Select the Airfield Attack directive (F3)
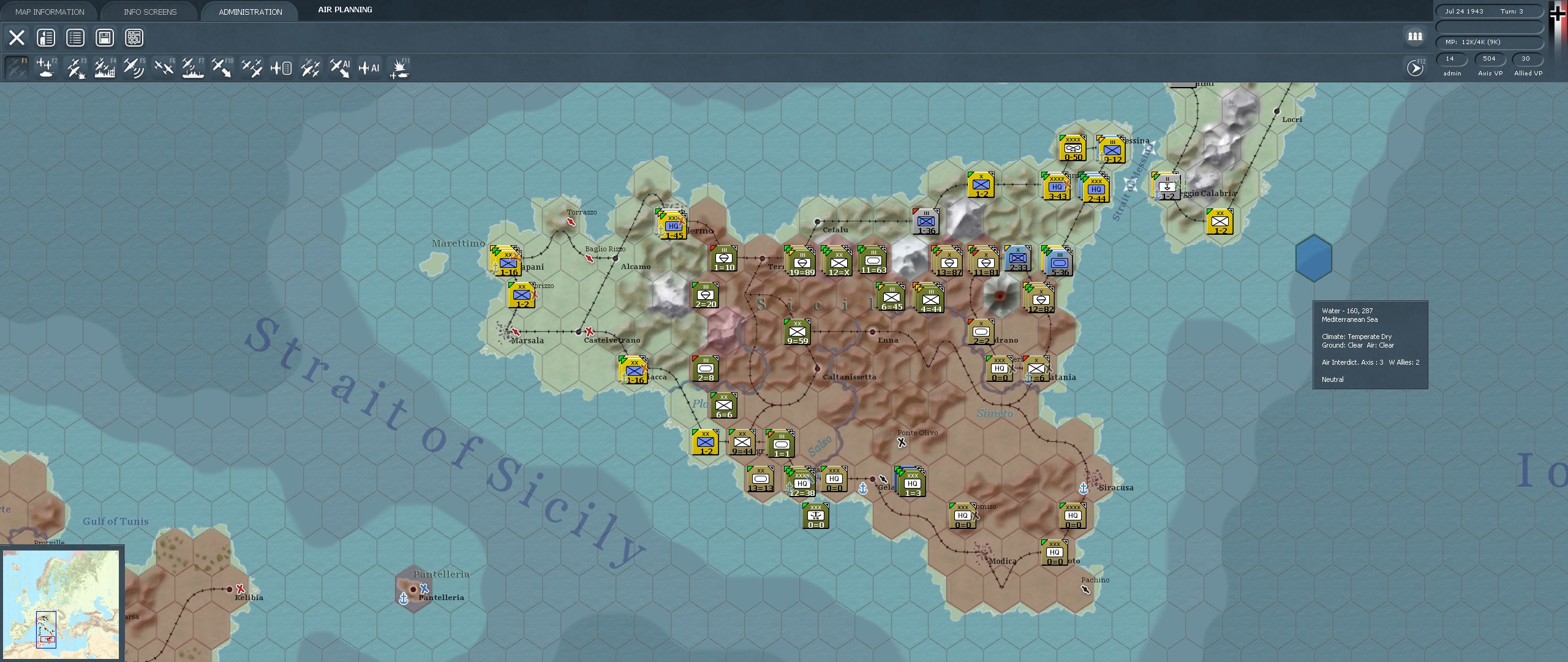This screenshot has width=1568, height=662. [x=75, y=67]
